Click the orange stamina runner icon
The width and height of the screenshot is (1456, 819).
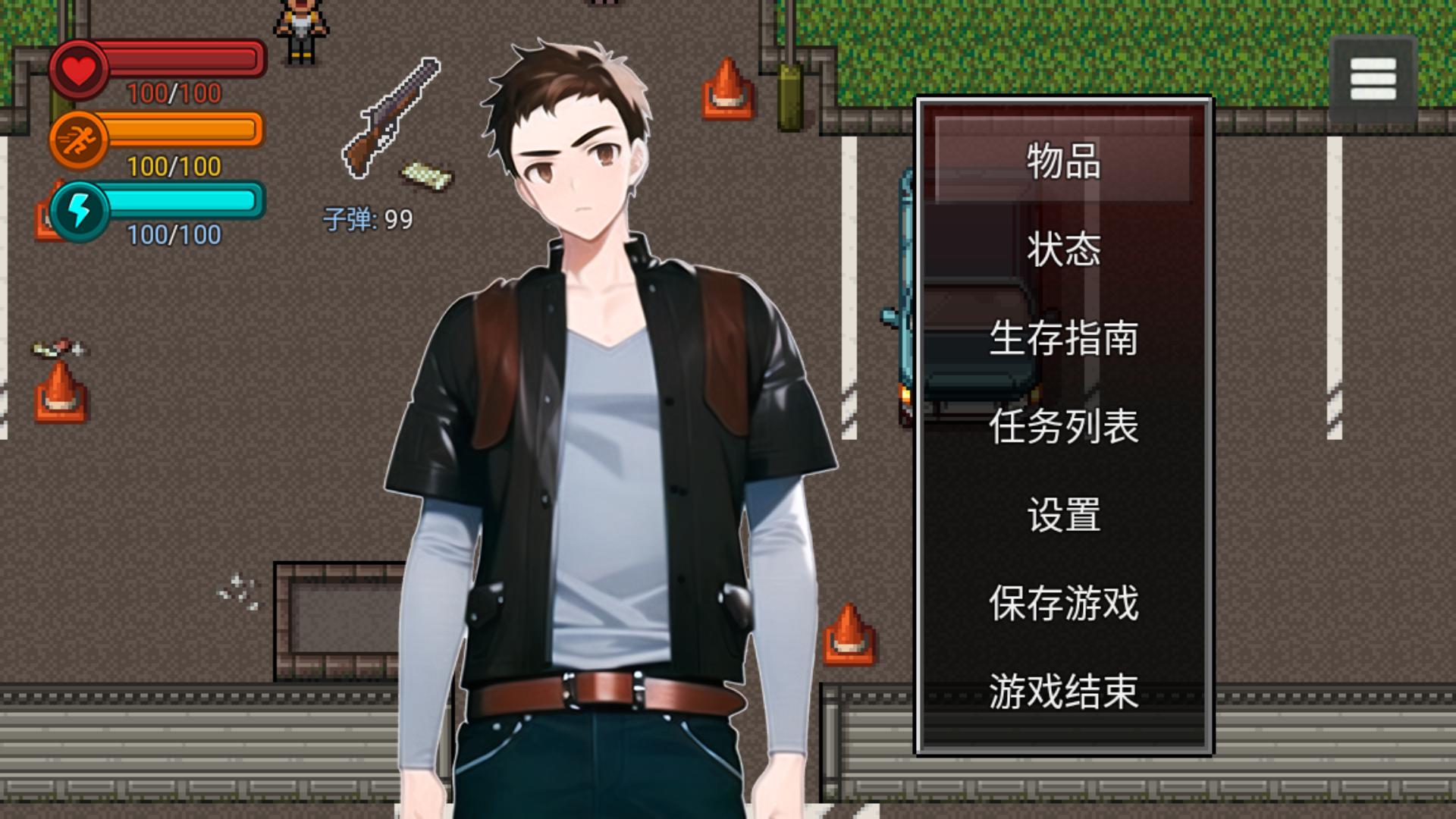coord(80,135)
